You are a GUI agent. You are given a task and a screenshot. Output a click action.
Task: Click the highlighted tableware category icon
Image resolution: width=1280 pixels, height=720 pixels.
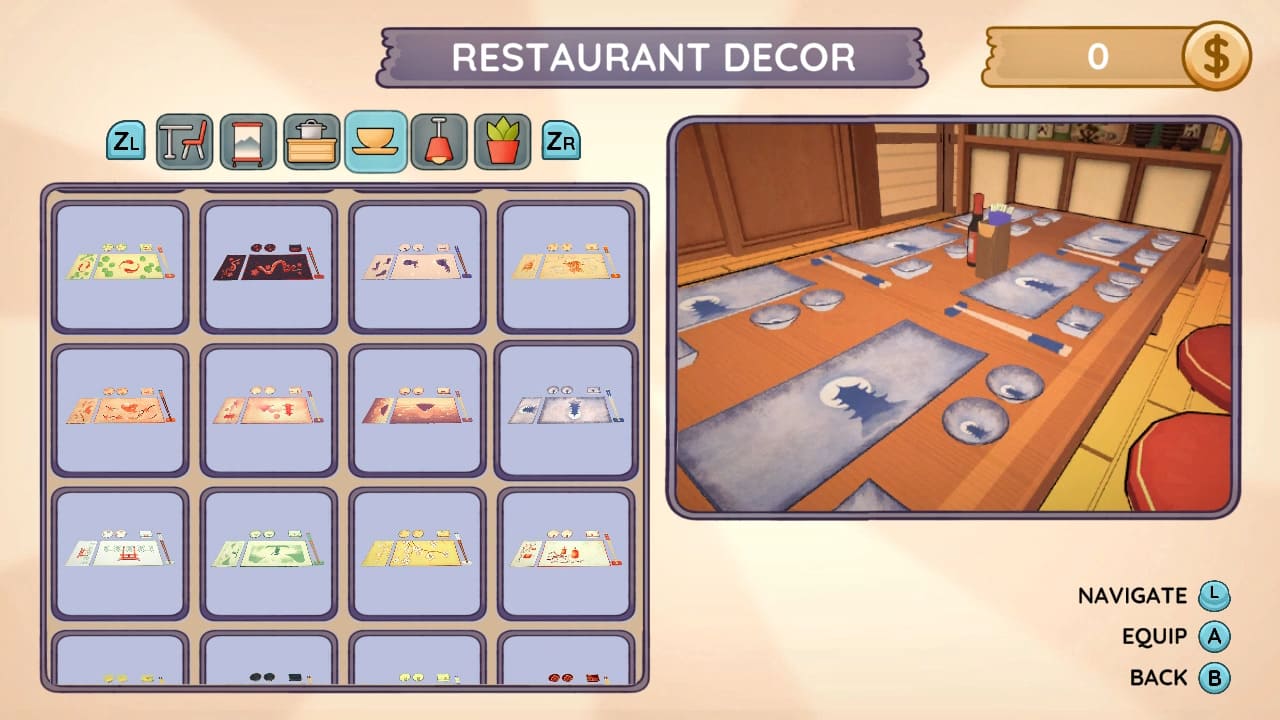[x=374, y=141]
